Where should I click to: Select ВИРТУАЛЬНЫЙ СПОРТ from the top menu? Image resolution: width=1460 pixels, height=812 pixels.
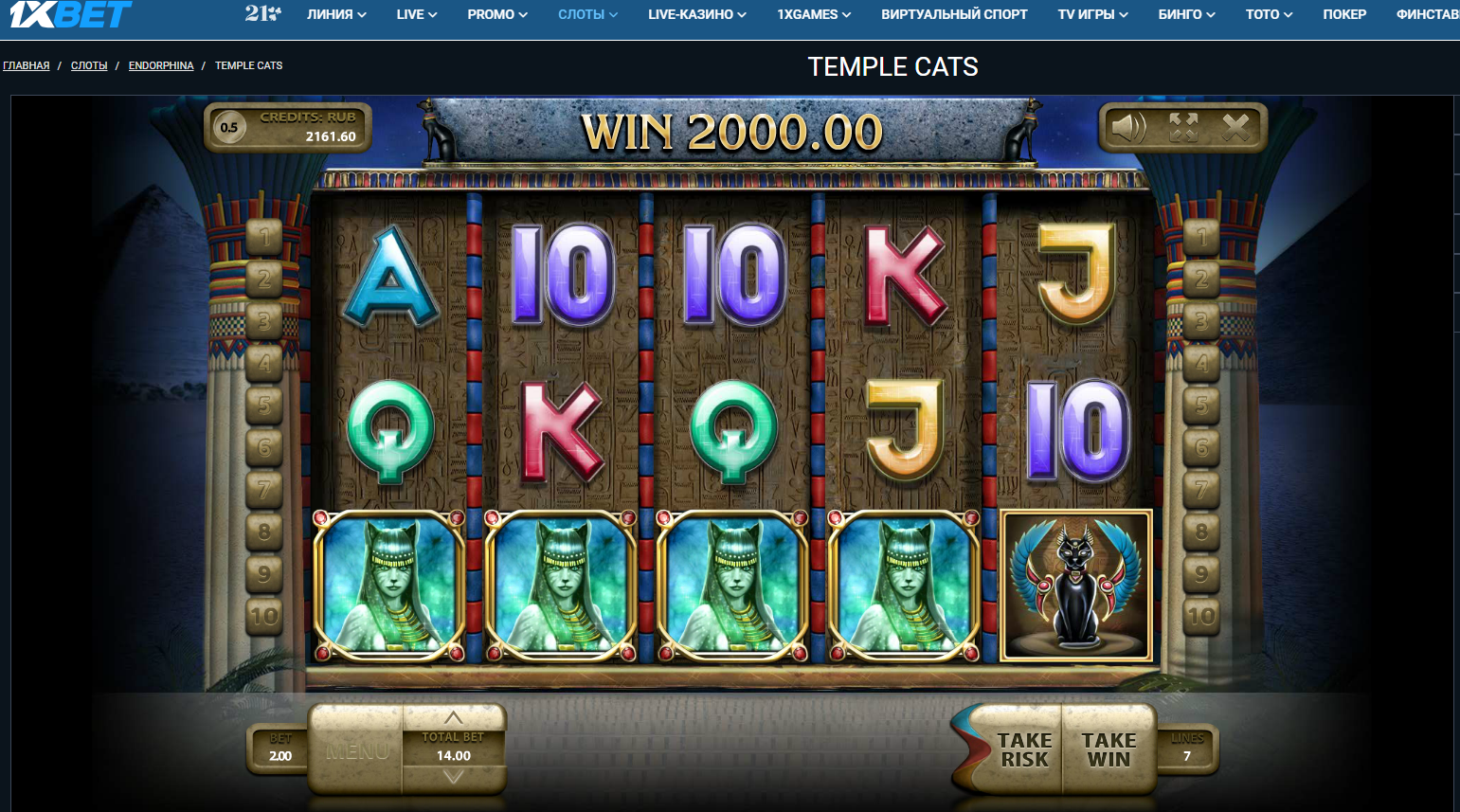(x=953, y=14)
